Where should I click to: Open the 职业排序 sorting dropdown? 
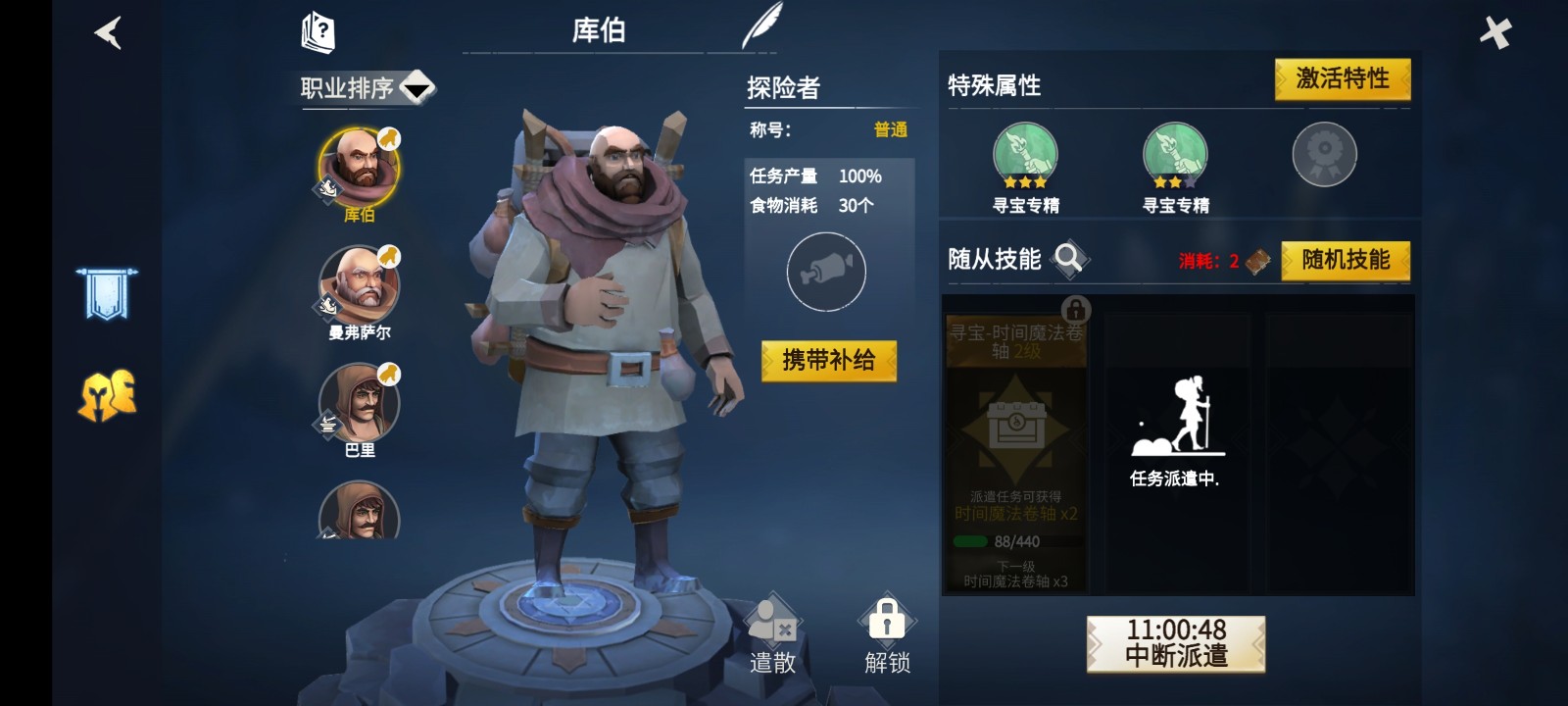(x=367, y=86)
